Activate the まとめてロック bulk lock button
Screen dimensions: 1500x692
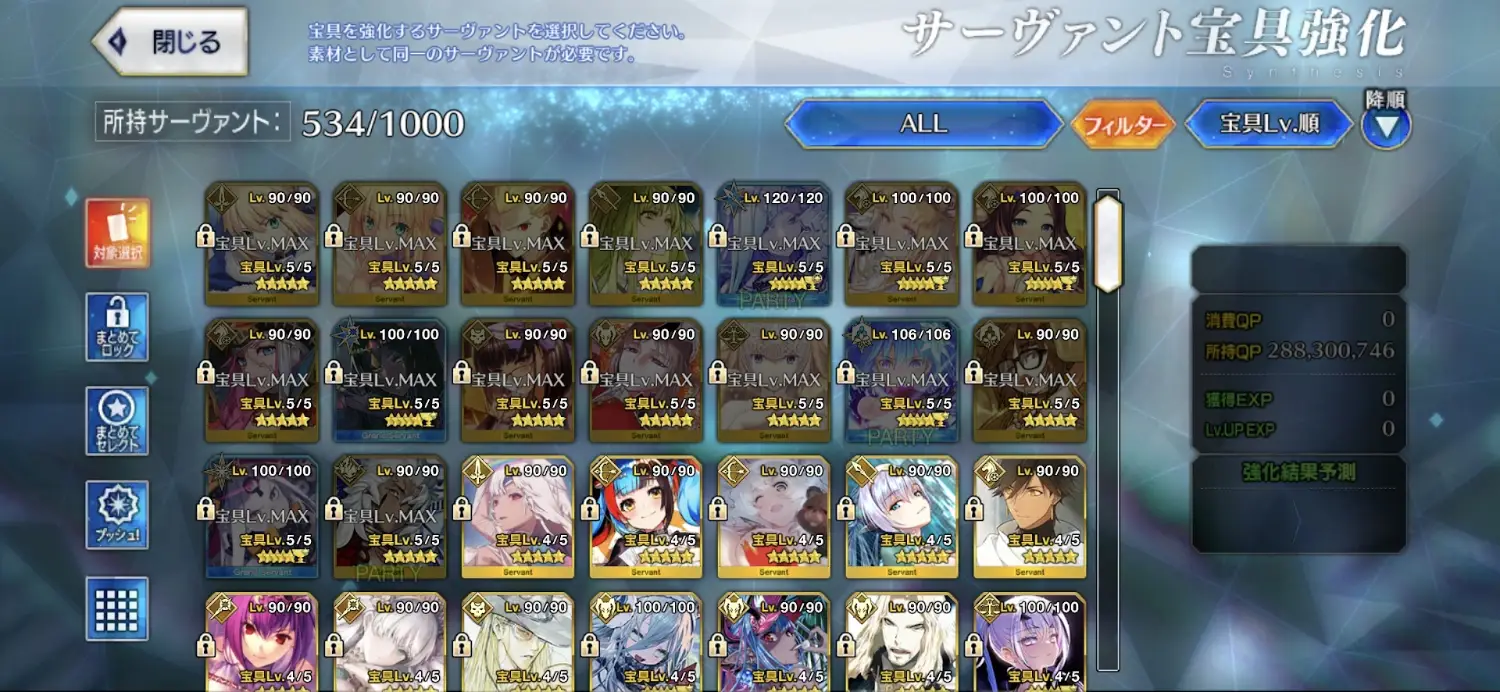pyautogui.click(x=117, y=327)
